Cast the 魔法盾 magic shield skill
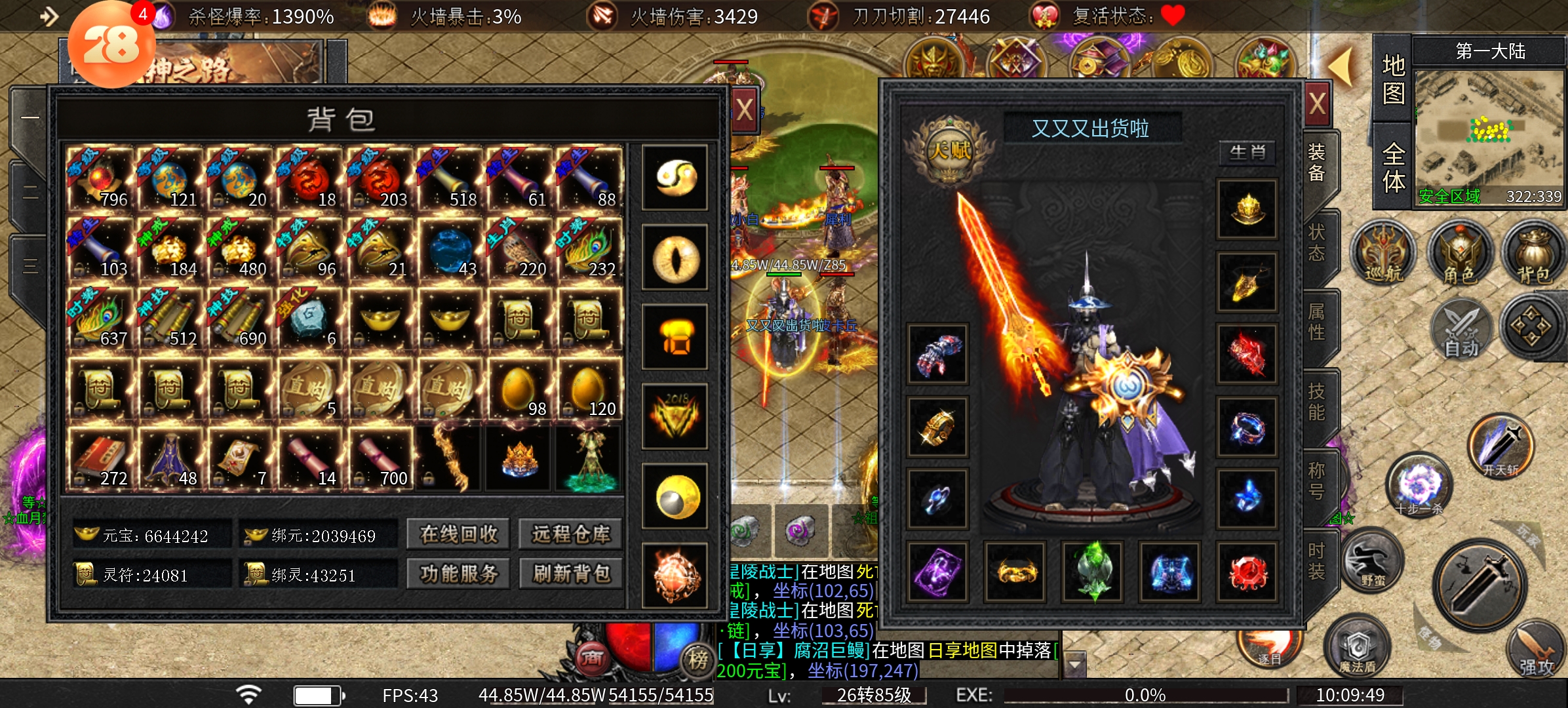 click(1358, 648)
